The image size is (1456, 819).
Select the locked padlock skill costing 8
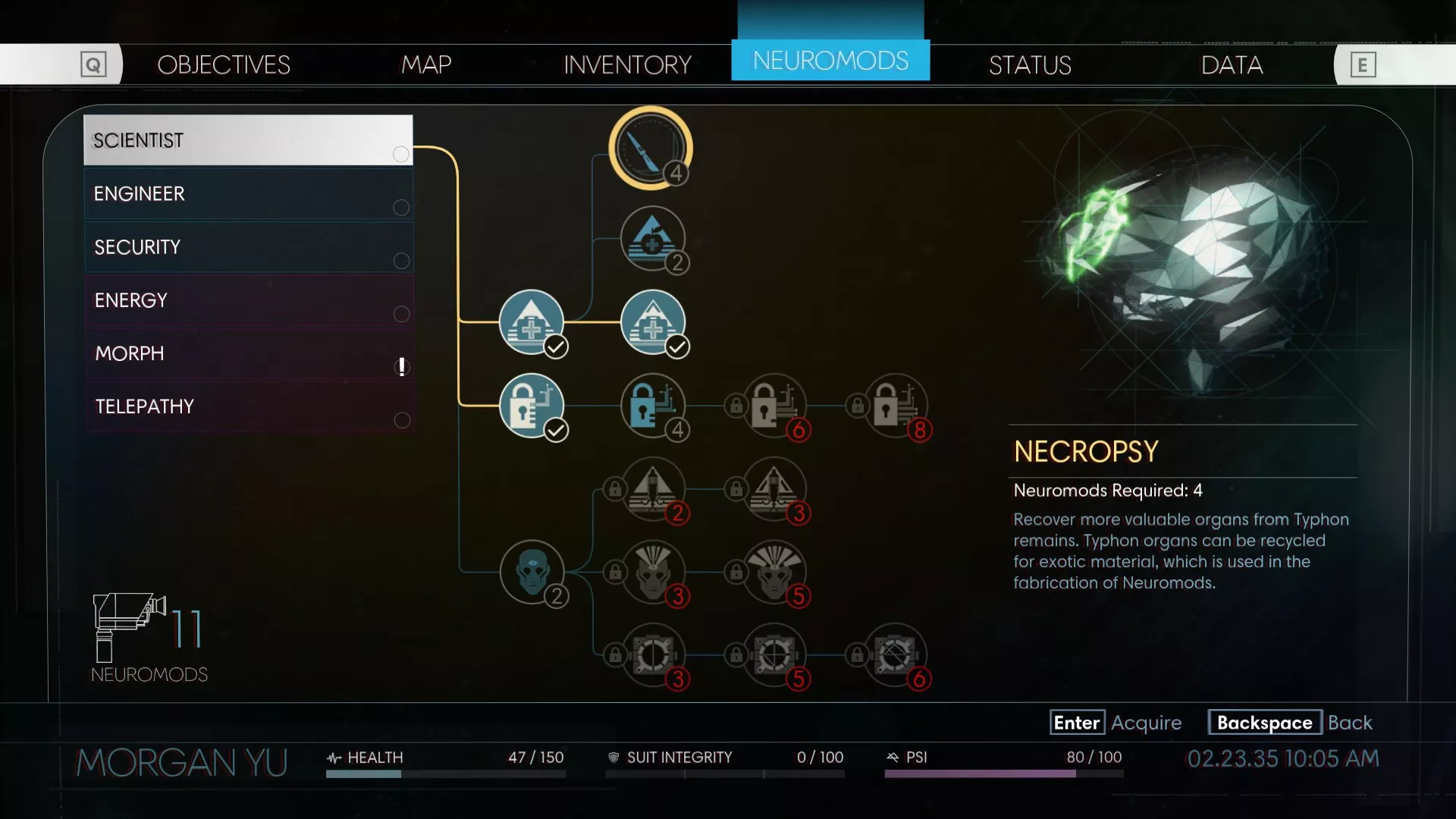896,405
